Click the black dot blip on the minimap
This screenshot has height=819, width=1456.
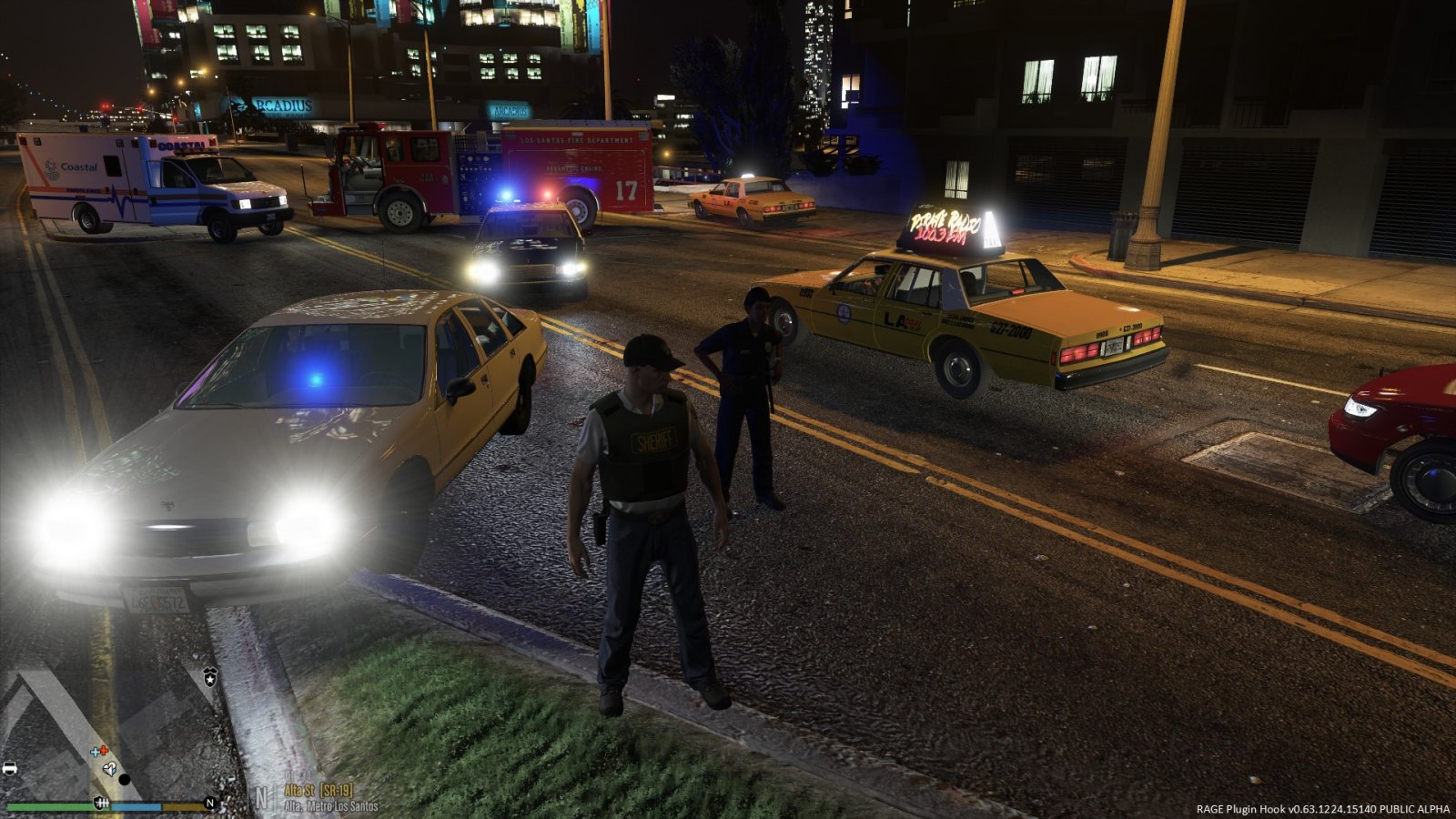pos(125,780)
